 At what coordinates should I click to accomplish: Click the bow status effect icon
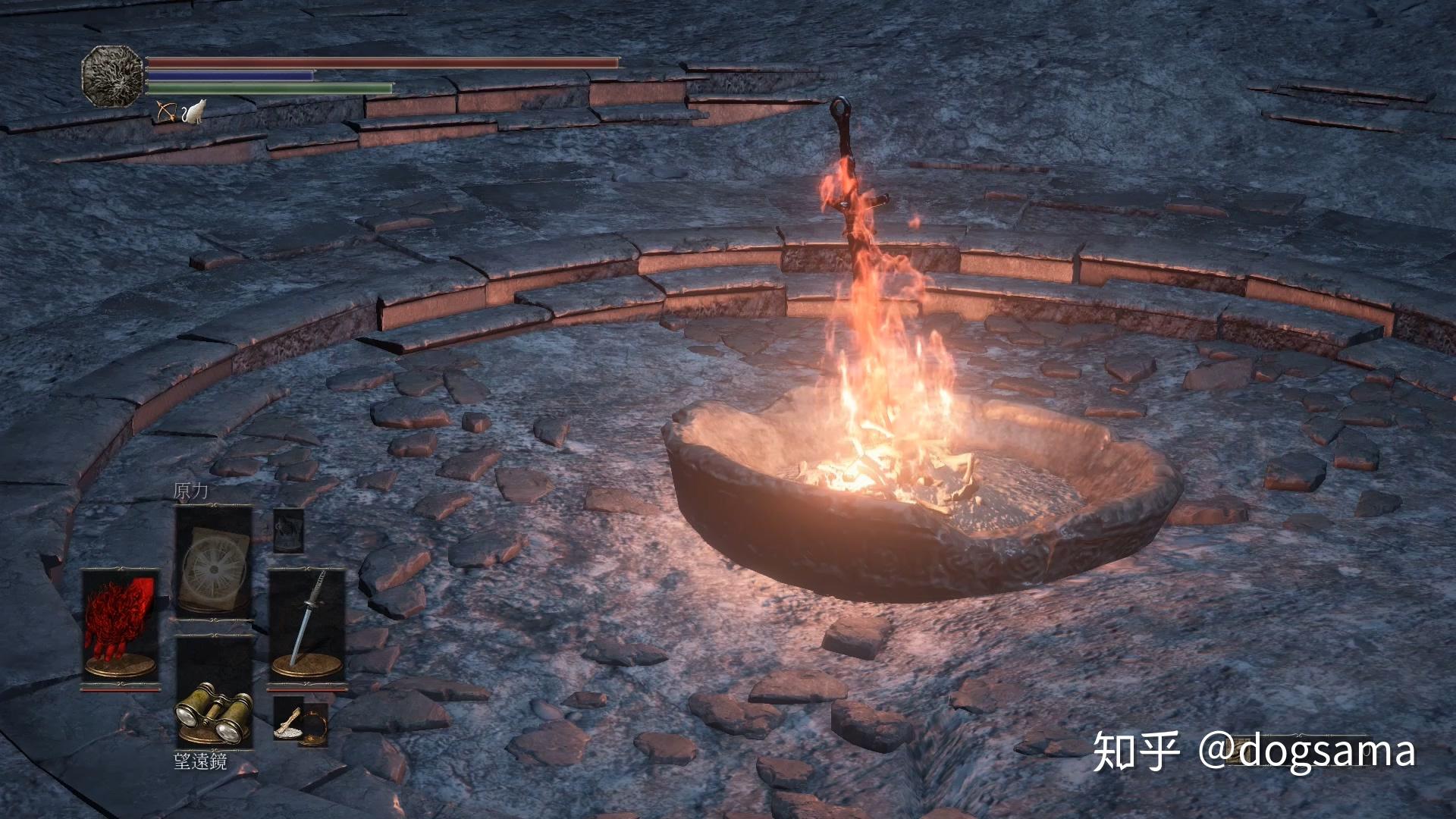(165, 111)
